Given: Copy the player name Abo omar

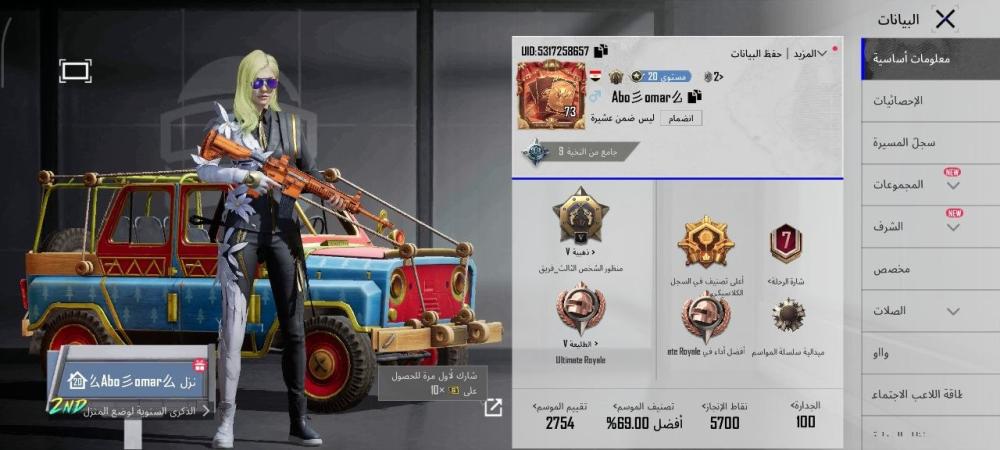Looking at the screenshot, I should pos(694,96).
